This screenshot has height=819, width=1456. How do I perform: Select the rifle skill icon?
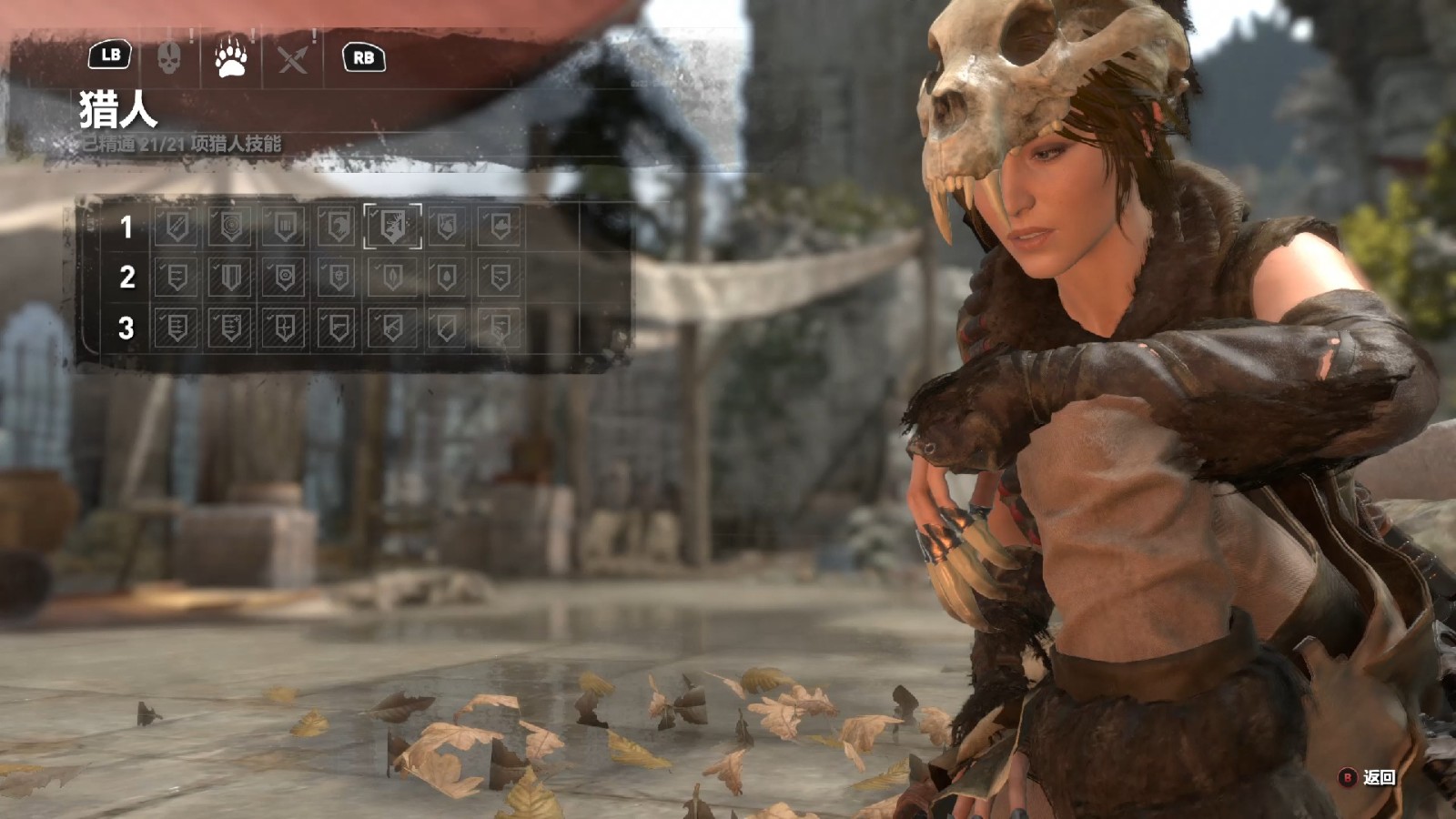(392, 328)
